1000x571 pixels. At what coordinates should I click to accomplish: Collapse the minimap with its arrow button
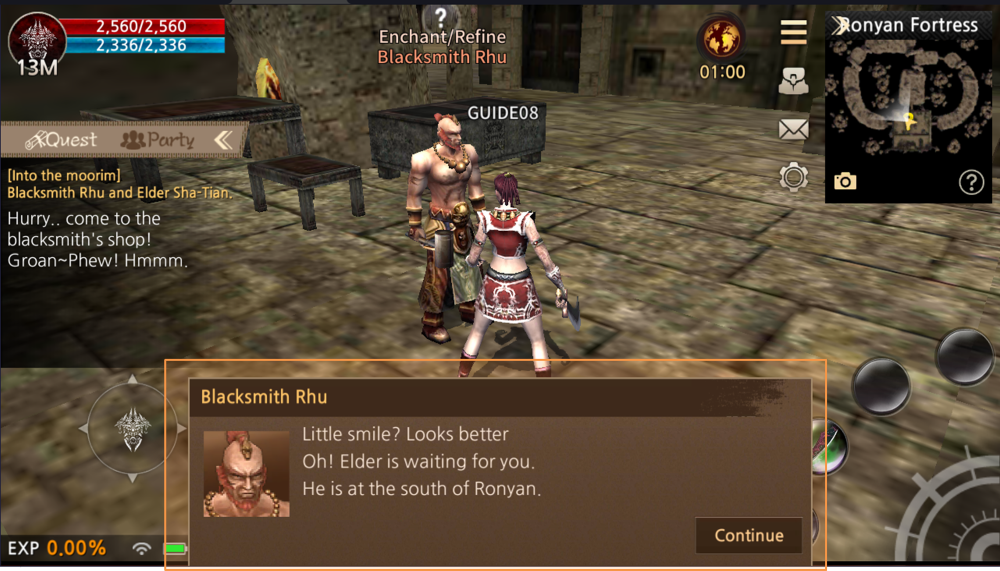[x=838, y=25]
